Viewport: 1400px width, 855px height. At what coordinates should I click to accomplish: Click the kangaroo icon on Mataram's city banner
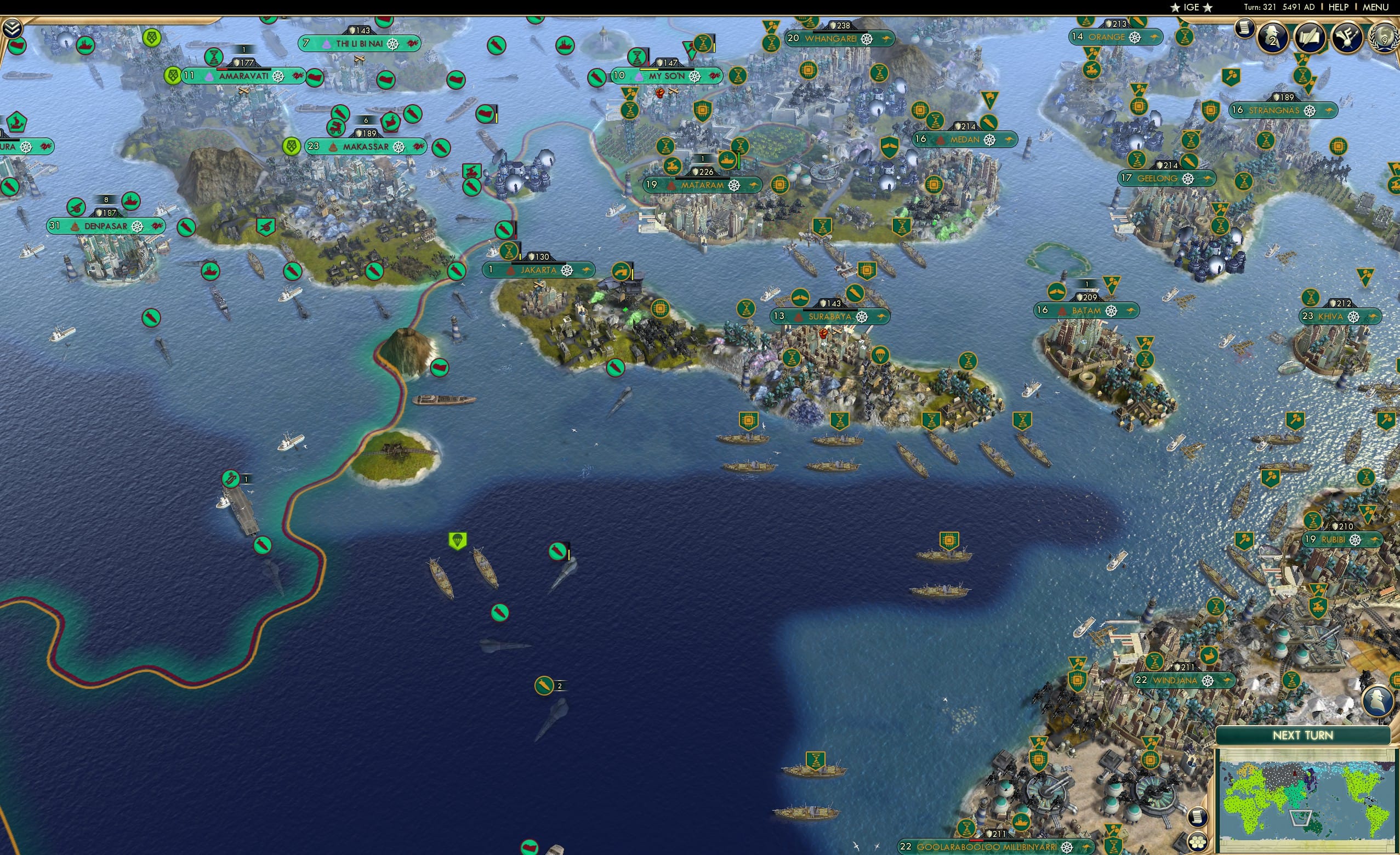tap(754, 185)
